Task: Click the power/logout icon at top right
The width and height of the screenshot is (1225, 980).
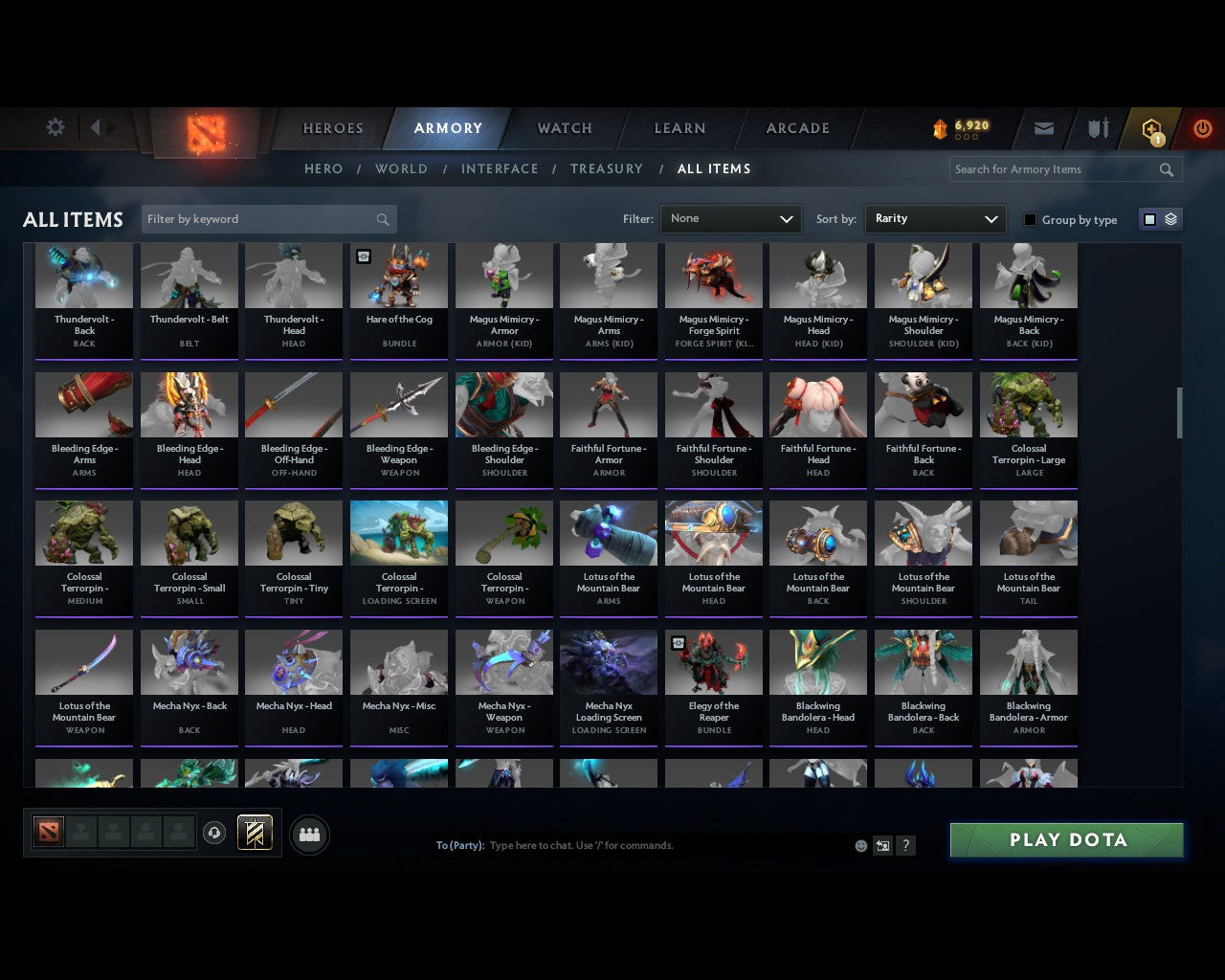Action: [1202, 127]
